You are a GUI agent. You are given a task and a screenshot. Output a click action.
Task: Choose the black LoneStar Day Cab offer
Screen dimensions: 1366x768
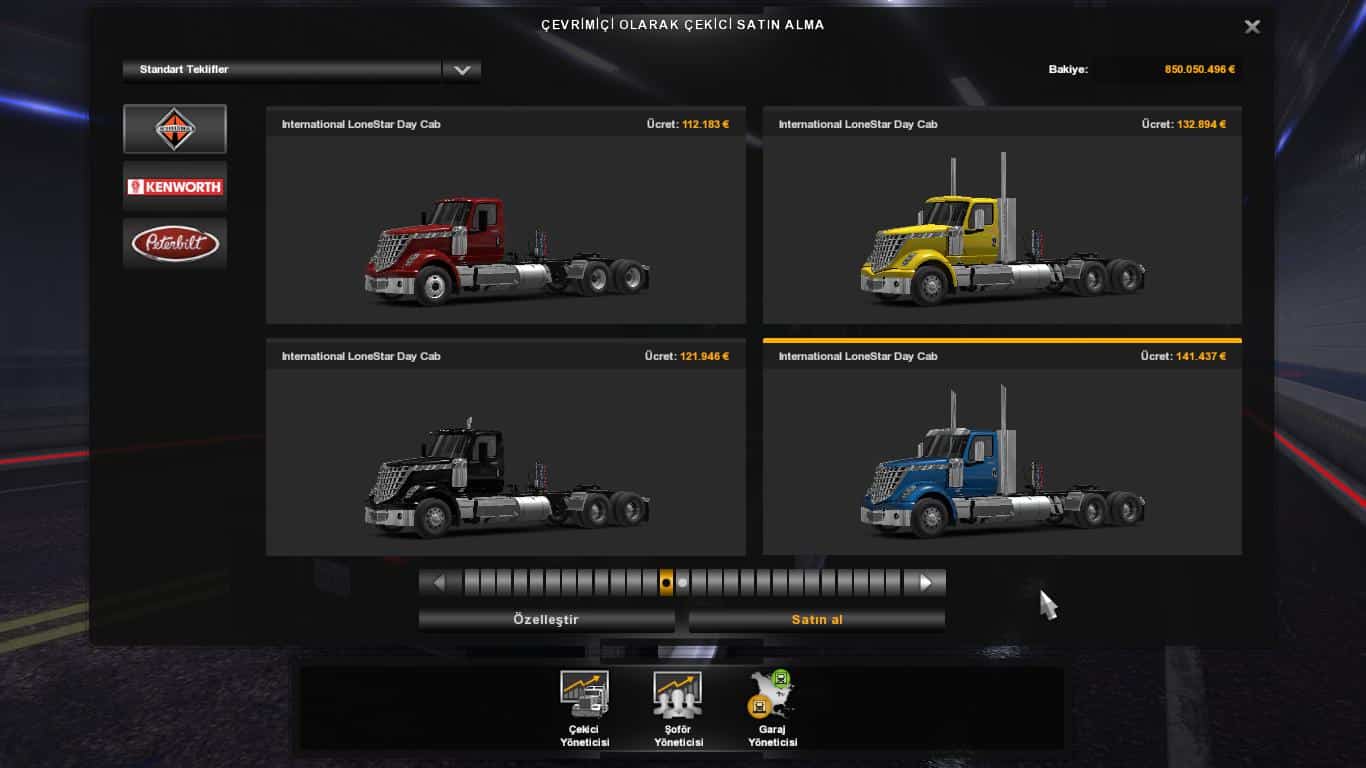pyautogui.click(x=506, y=461)
